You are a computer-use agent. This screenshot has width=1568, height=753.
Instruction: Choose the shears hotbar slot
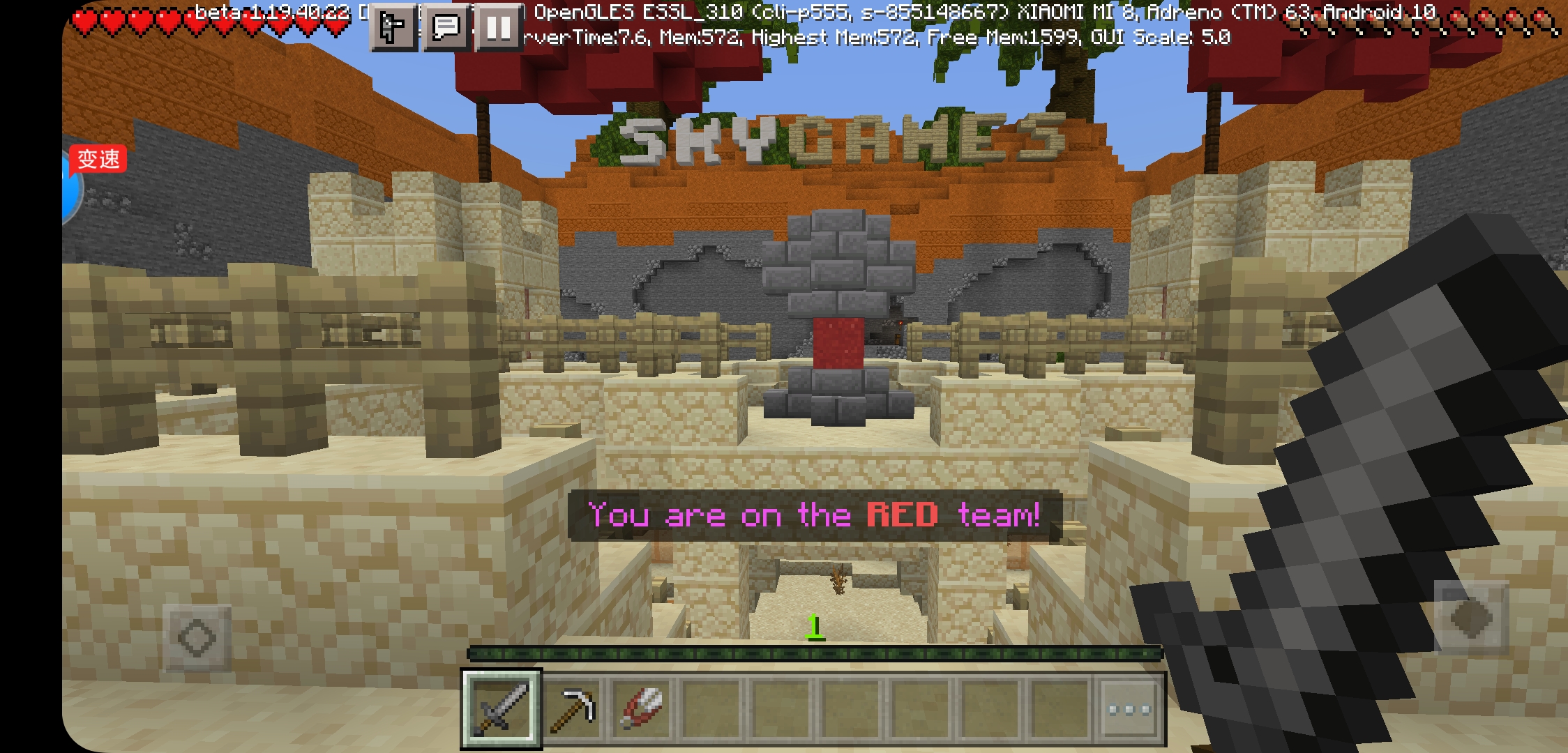tap(642, 708)
